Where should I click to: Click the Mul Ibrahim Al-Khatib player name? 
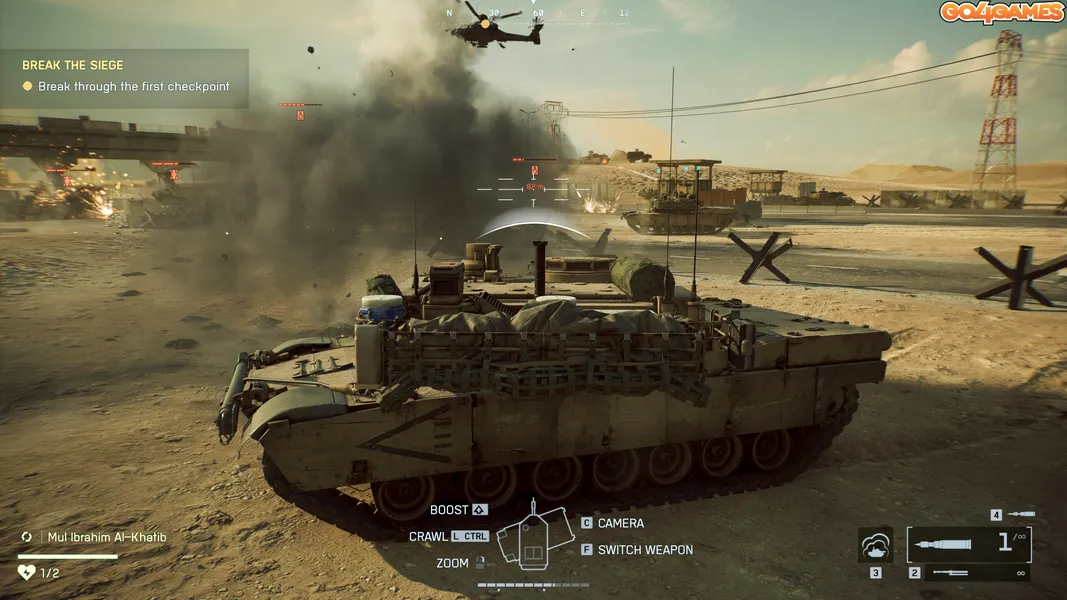(108, 538)
